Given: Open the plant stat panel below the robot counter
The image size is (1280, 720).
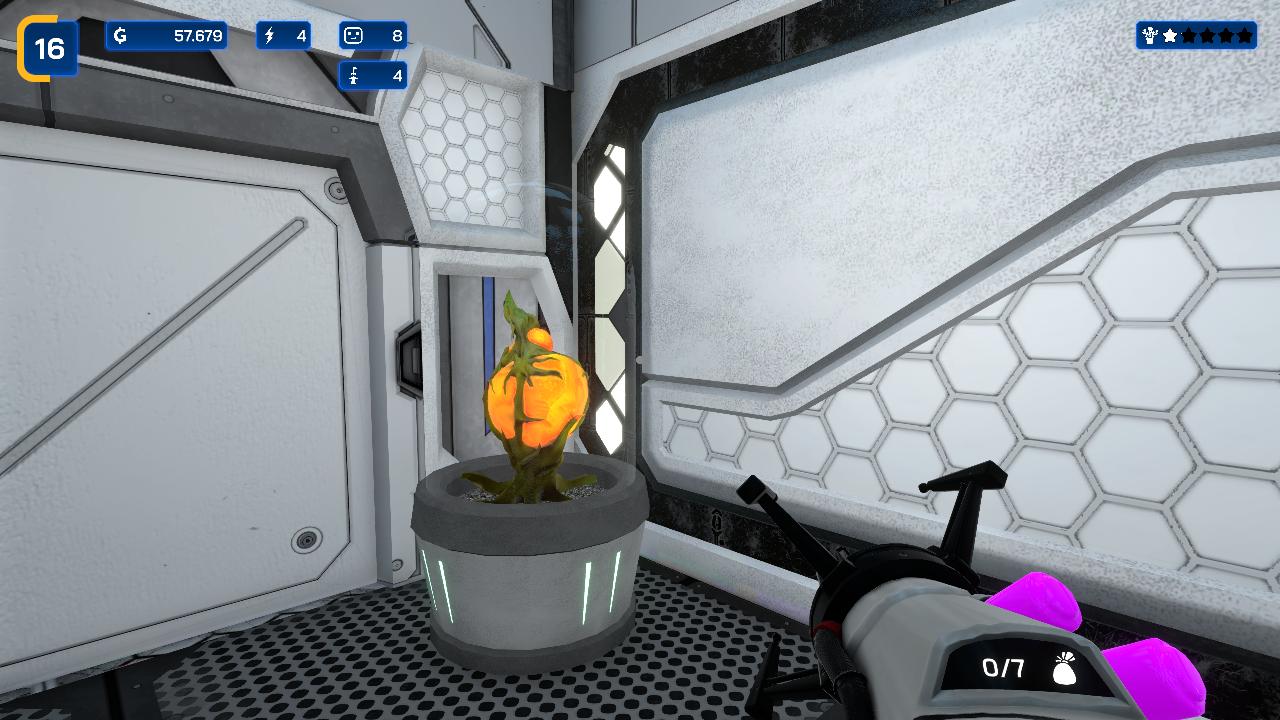Looking at the screenshot, I should coord(374,75).
